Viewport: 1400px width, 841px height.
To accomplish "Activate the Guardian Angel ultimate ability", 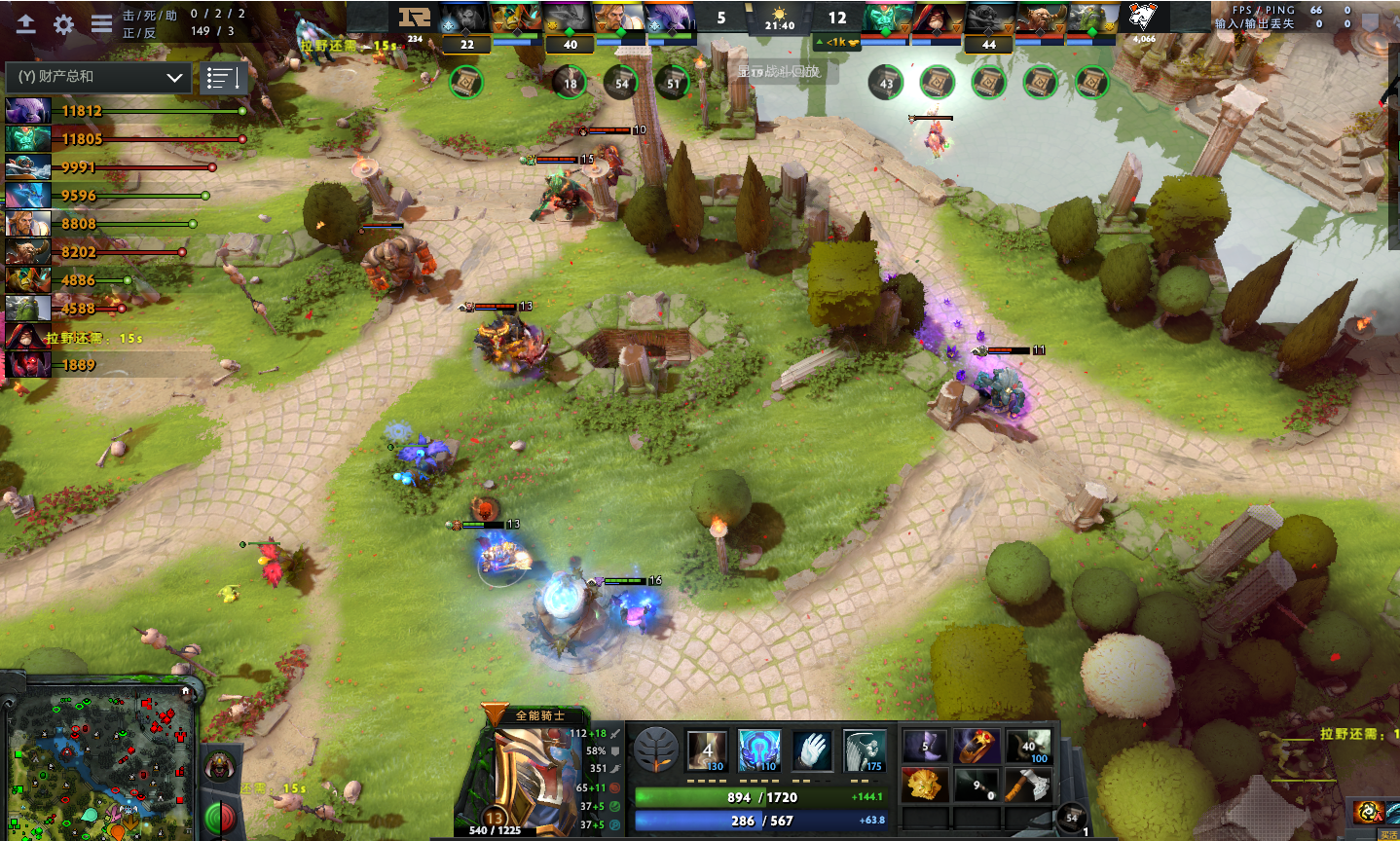I will point(864,750).
